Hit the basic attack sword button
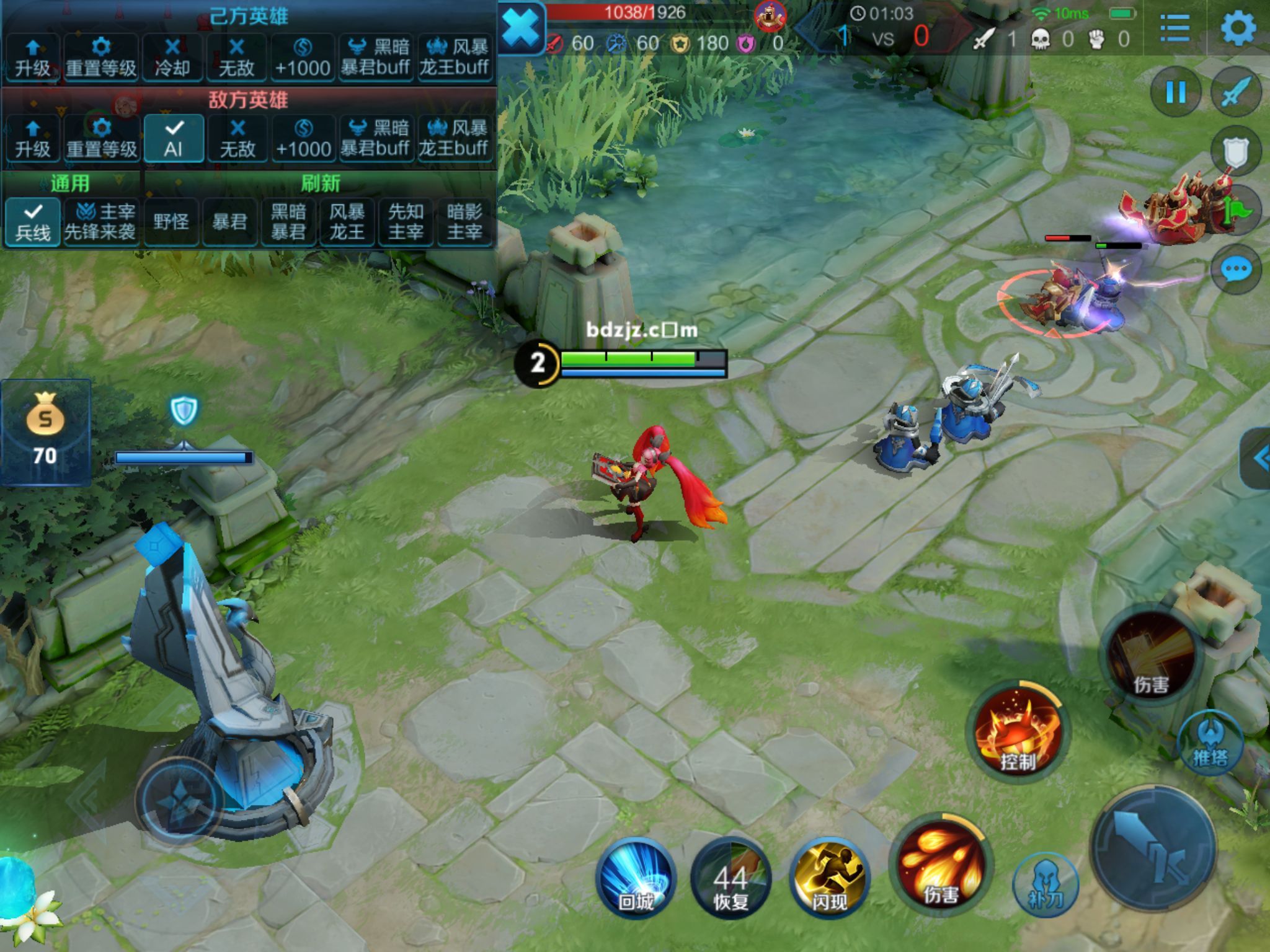Image resolution: width=1270 pixels, height=952 pixels. 1153,850
